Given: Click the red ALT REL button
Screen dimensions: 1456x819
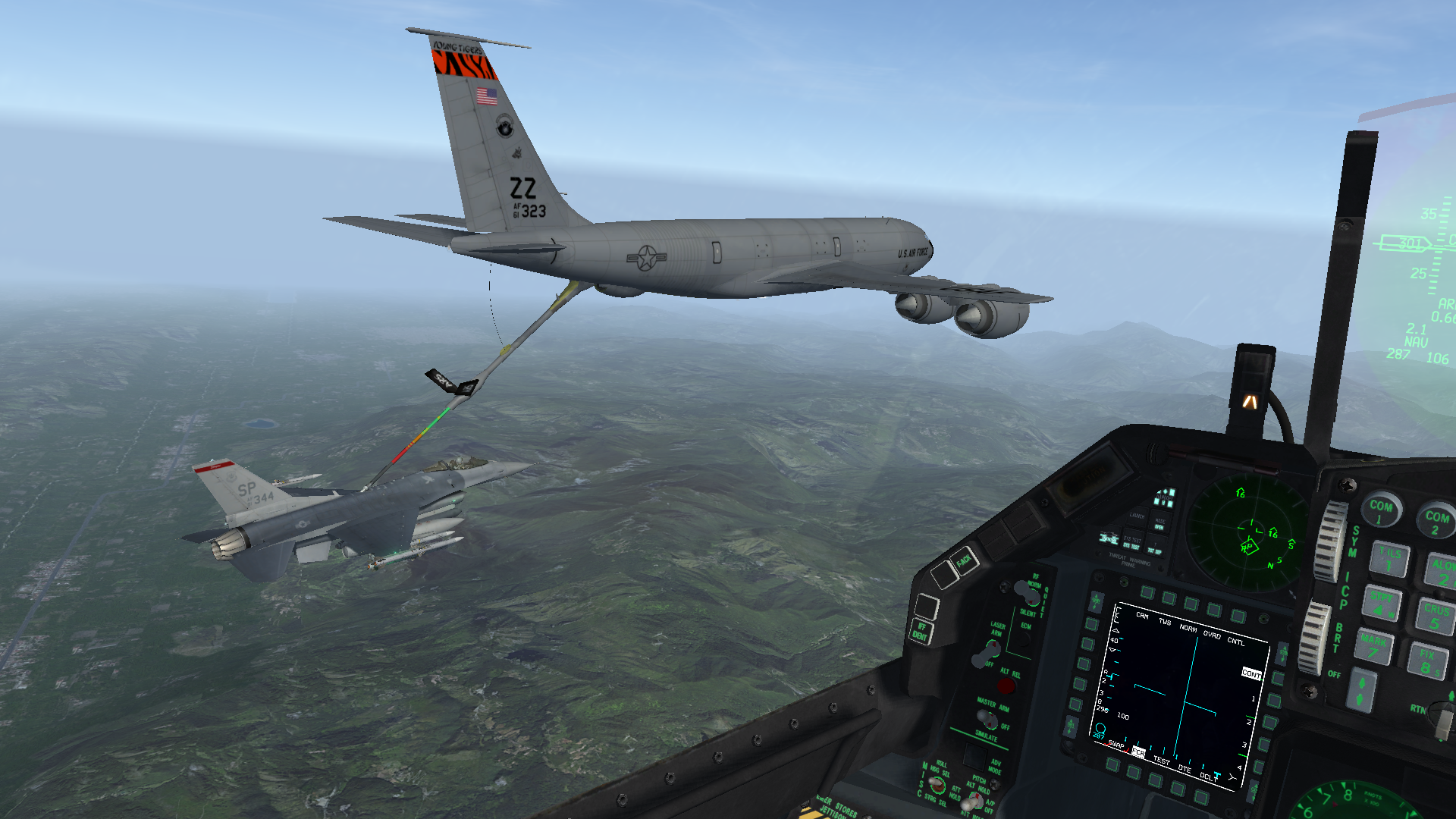Looking at the screenshot, I should (x=1006, y=686).
